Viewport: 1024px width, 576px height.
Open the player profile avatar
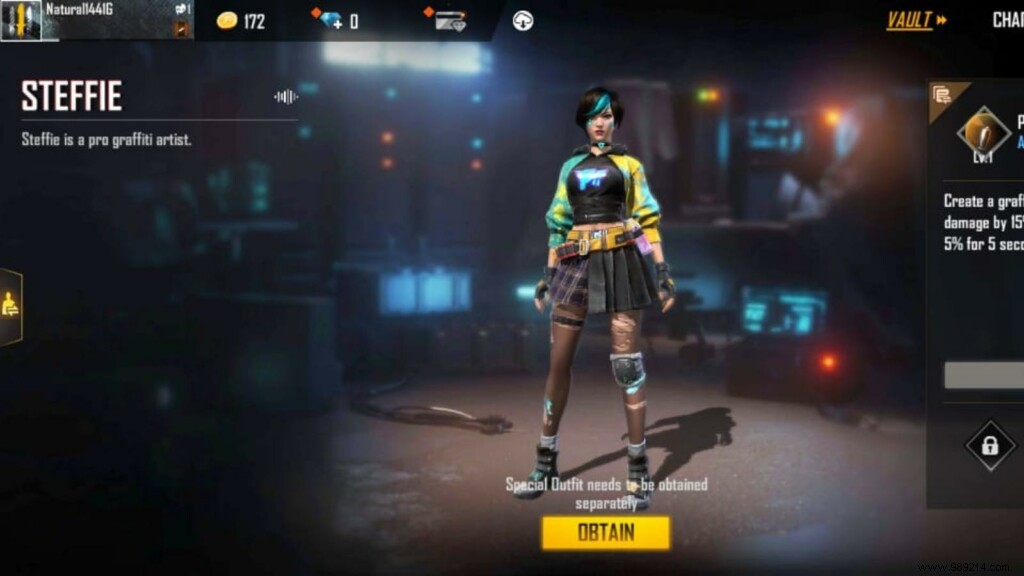[21, 20]
